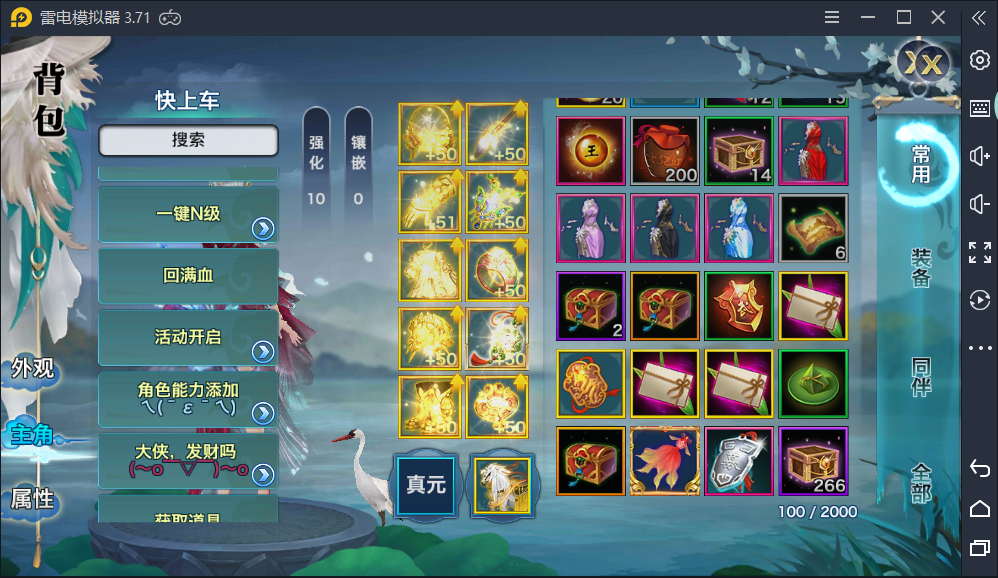Select the orange 王 orb item
The height and width of the screenshot is (578, 998).
point(591,151)
